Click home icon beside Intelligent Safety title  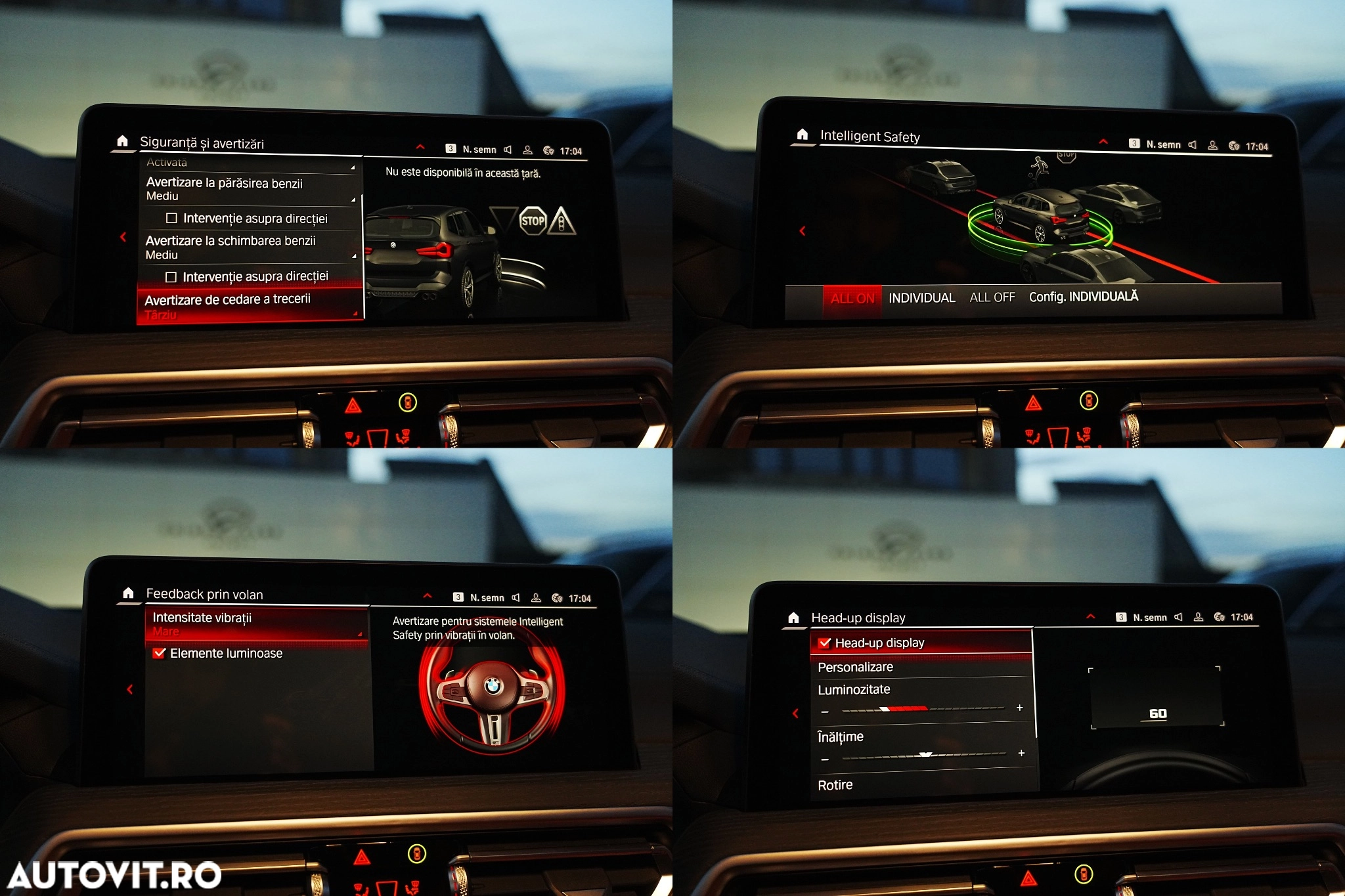point(802,135)
